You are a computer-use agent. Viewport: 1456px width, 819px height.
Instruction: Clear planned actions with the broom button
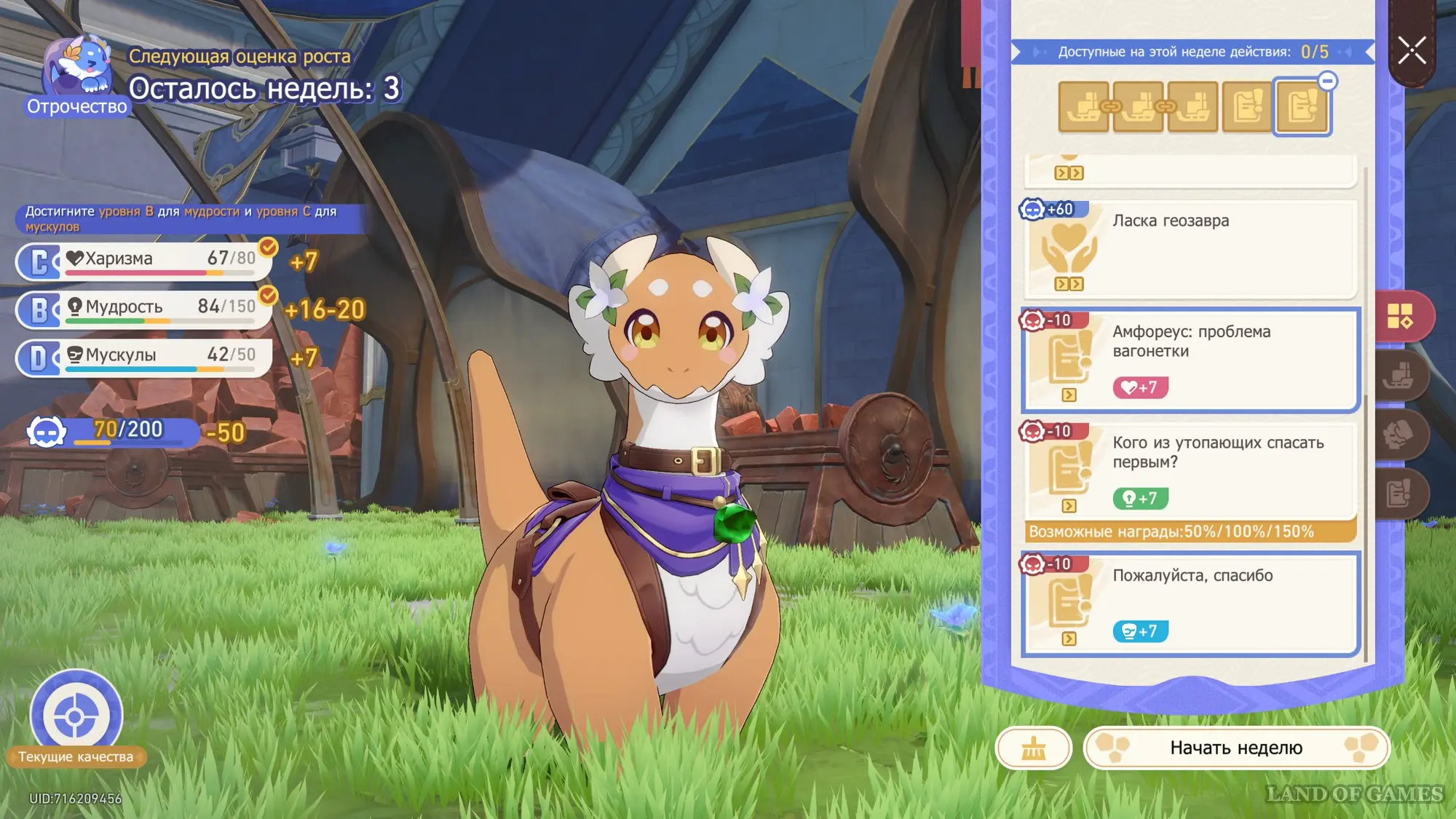point(1033,748)
